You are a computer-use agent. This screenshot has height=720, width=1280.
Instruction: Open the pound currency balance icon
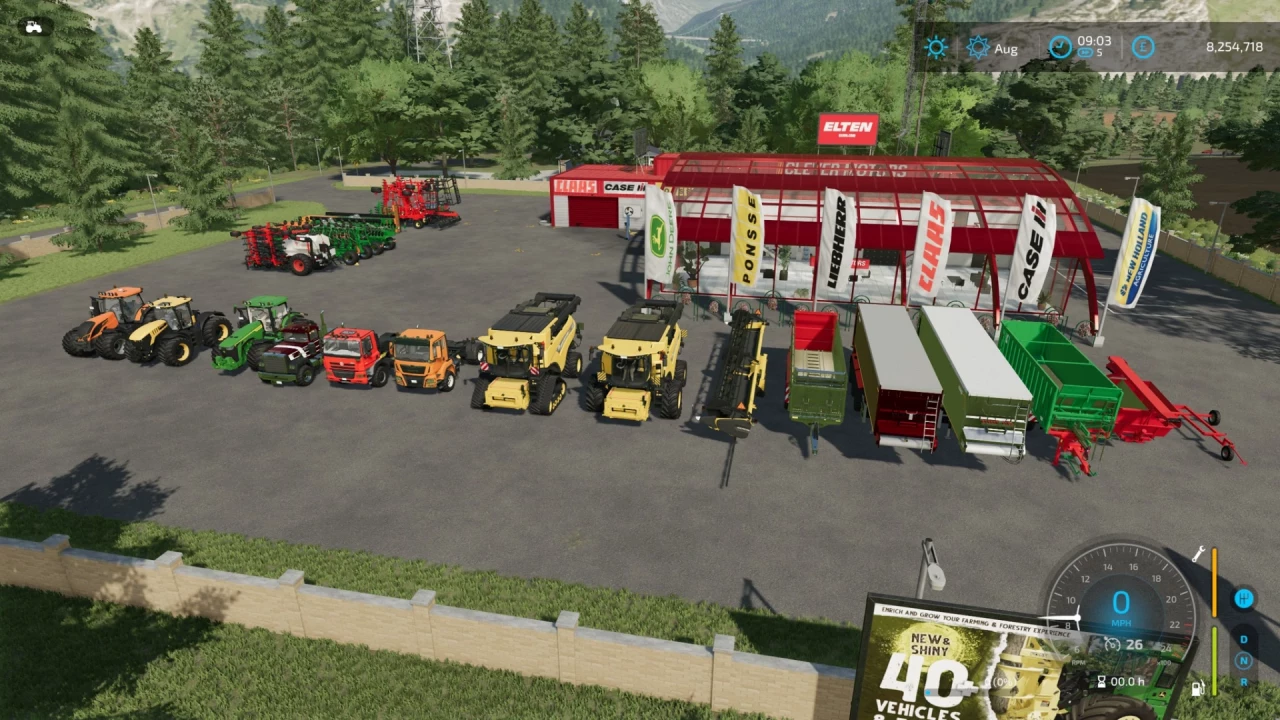(x=1143, y=47)
